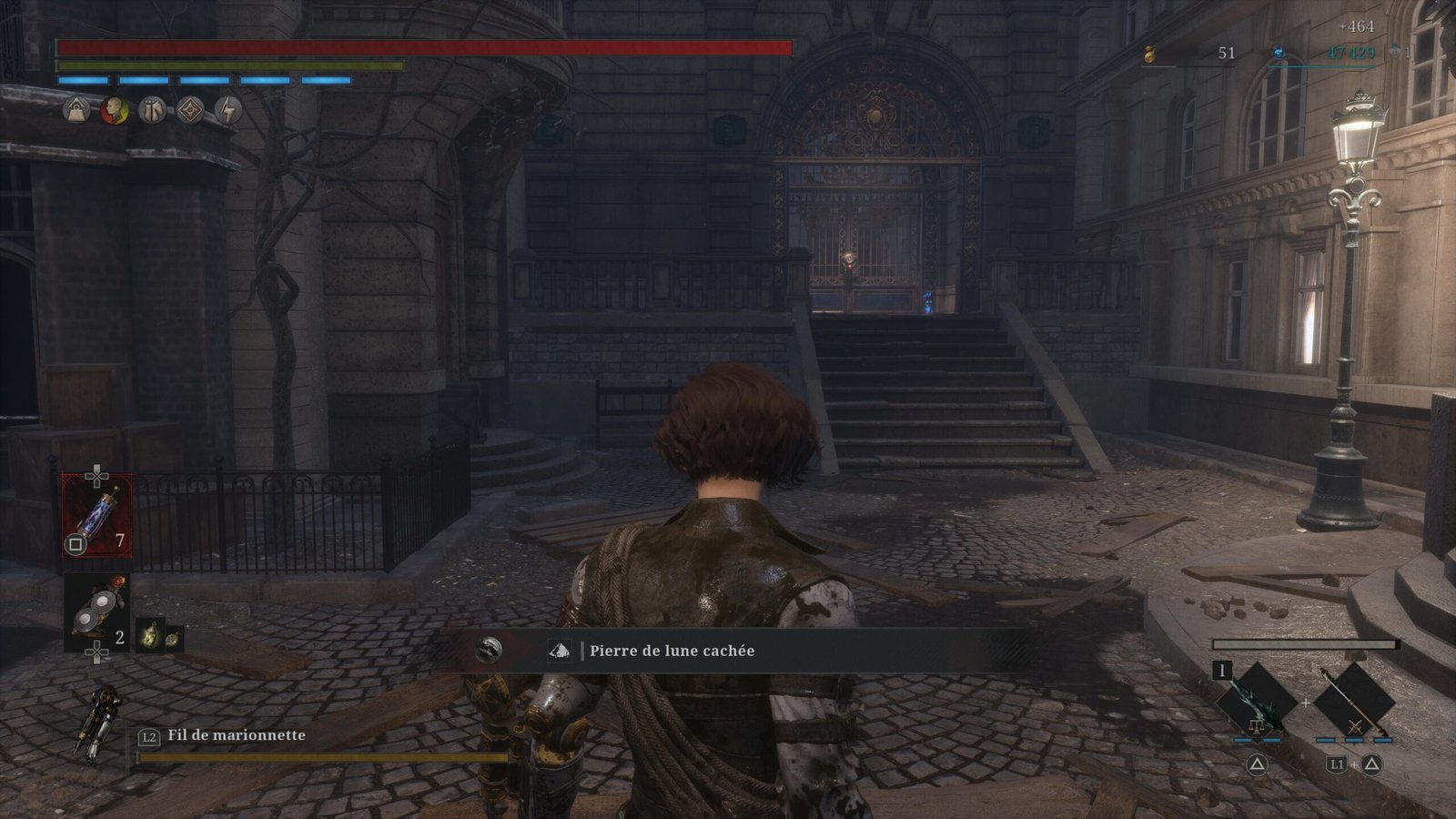Select the grindstone item slot below

(x=96, y=612)
